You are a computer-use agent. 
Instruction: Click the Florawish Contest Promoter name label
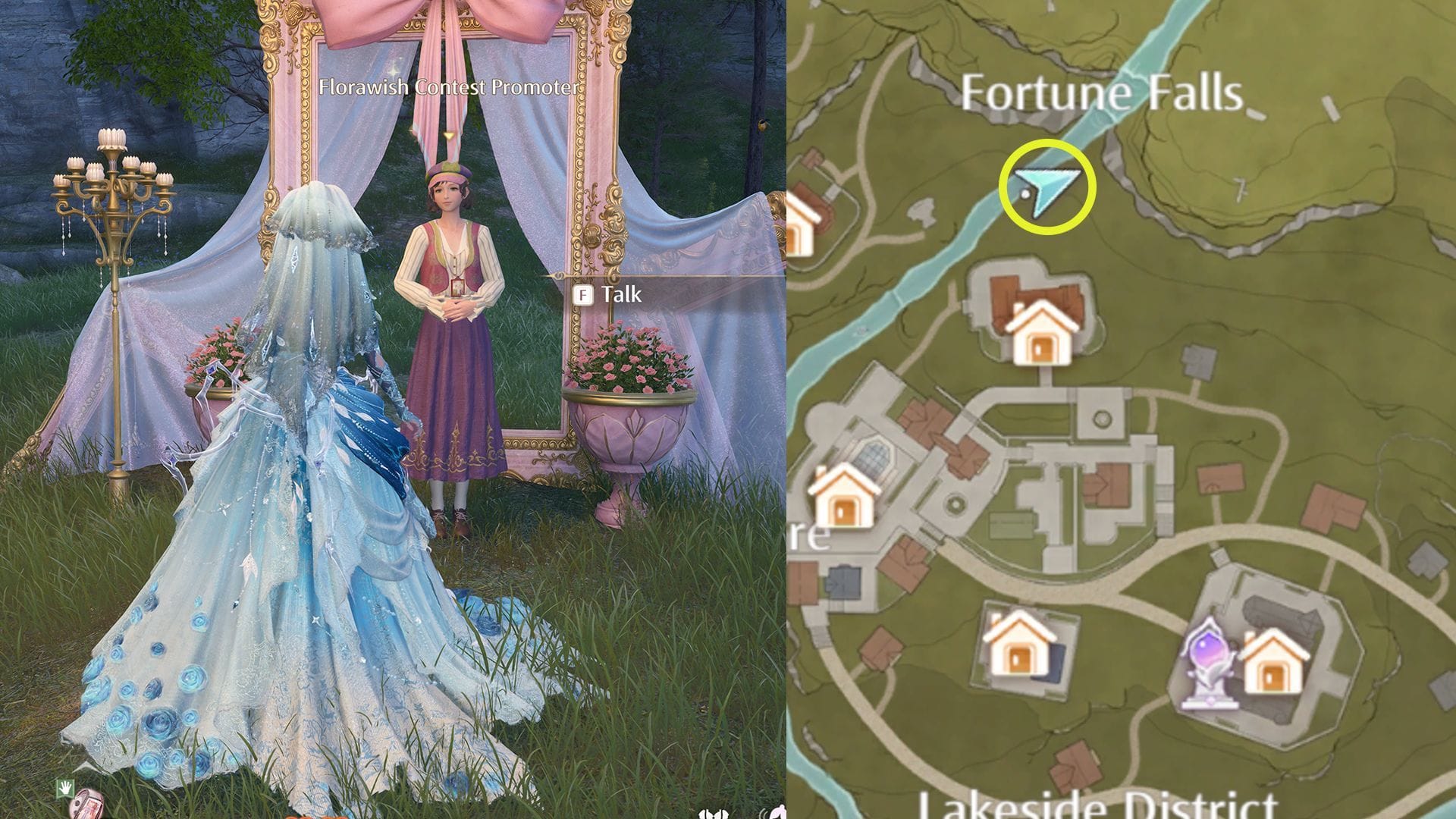(x=446, y=89)
